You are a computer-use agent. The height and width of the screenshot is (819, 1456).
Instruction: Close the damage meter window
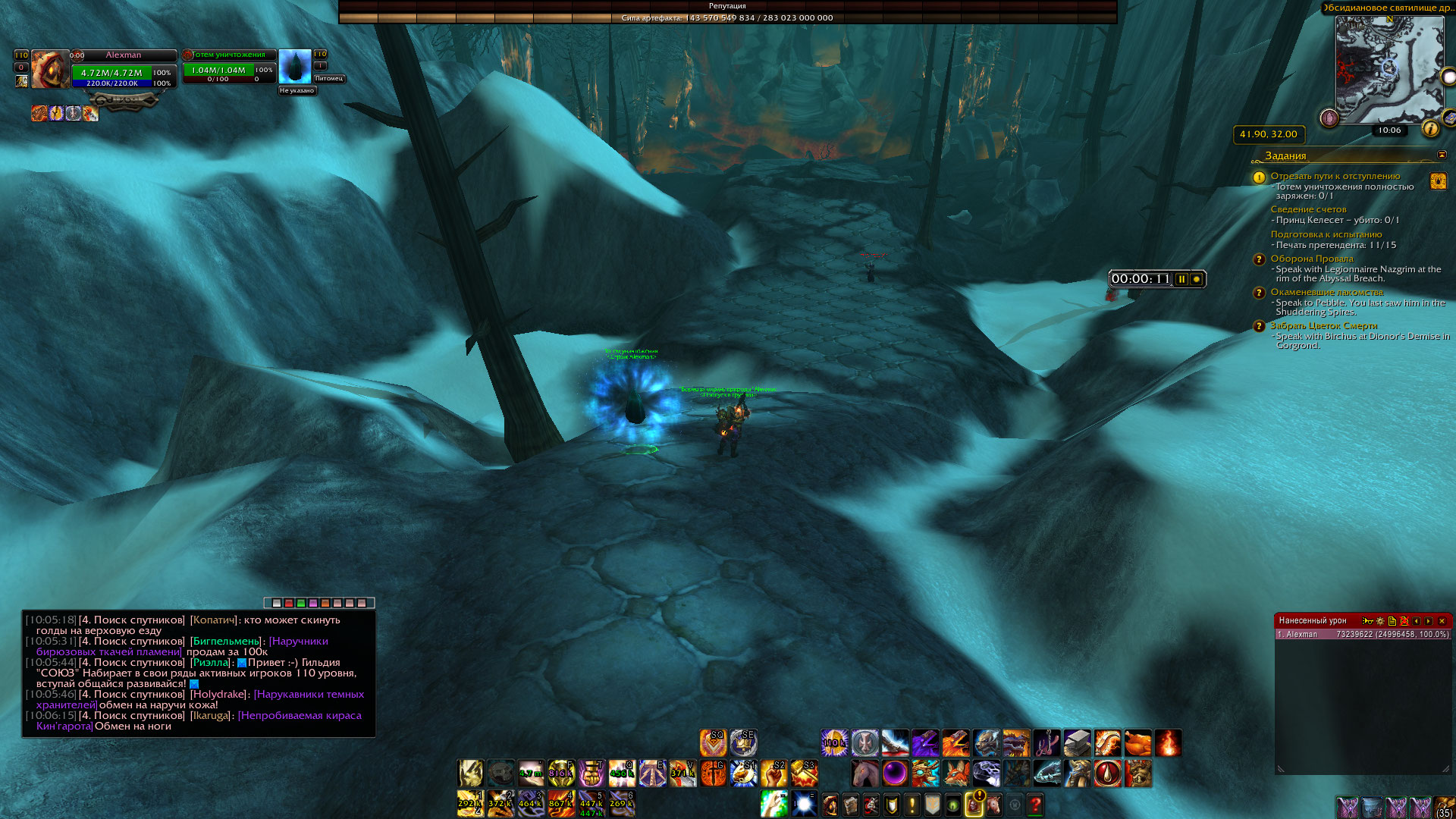pos(1442,621)
